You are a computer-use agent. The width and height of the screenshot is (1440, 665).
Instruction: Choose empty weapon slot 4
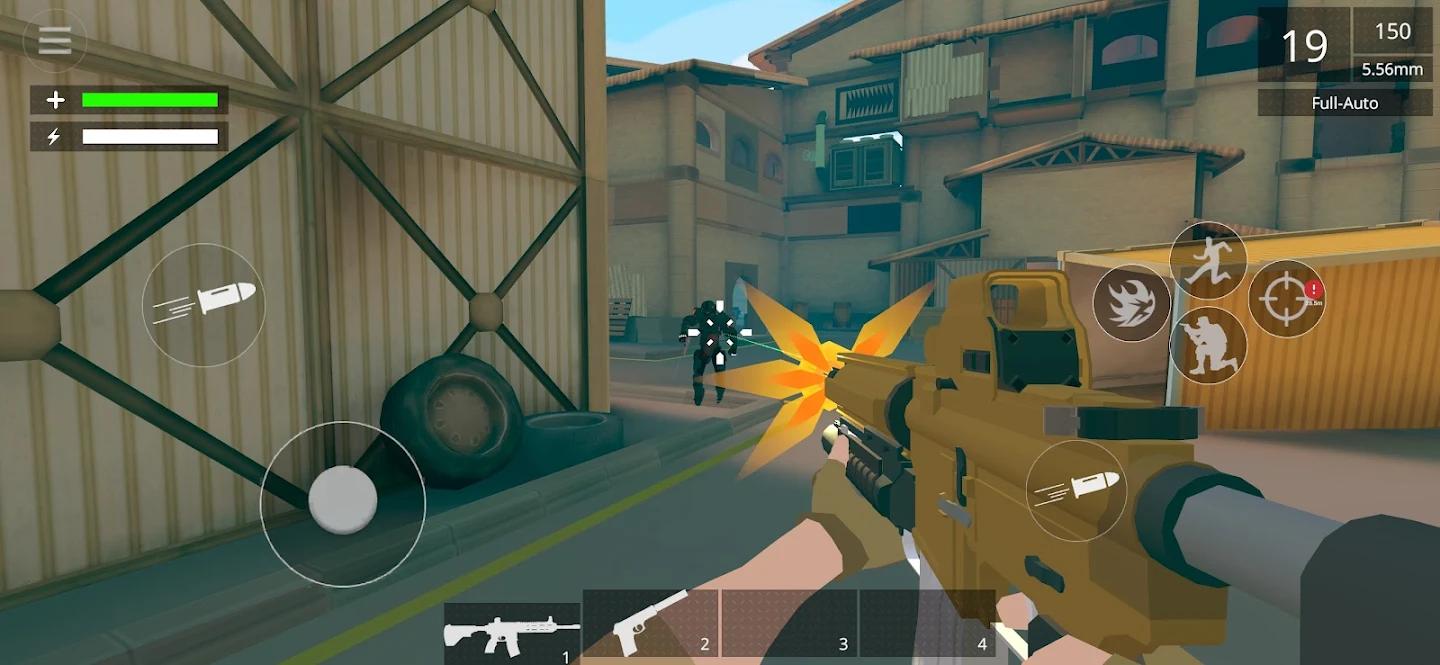coord(927,624)
